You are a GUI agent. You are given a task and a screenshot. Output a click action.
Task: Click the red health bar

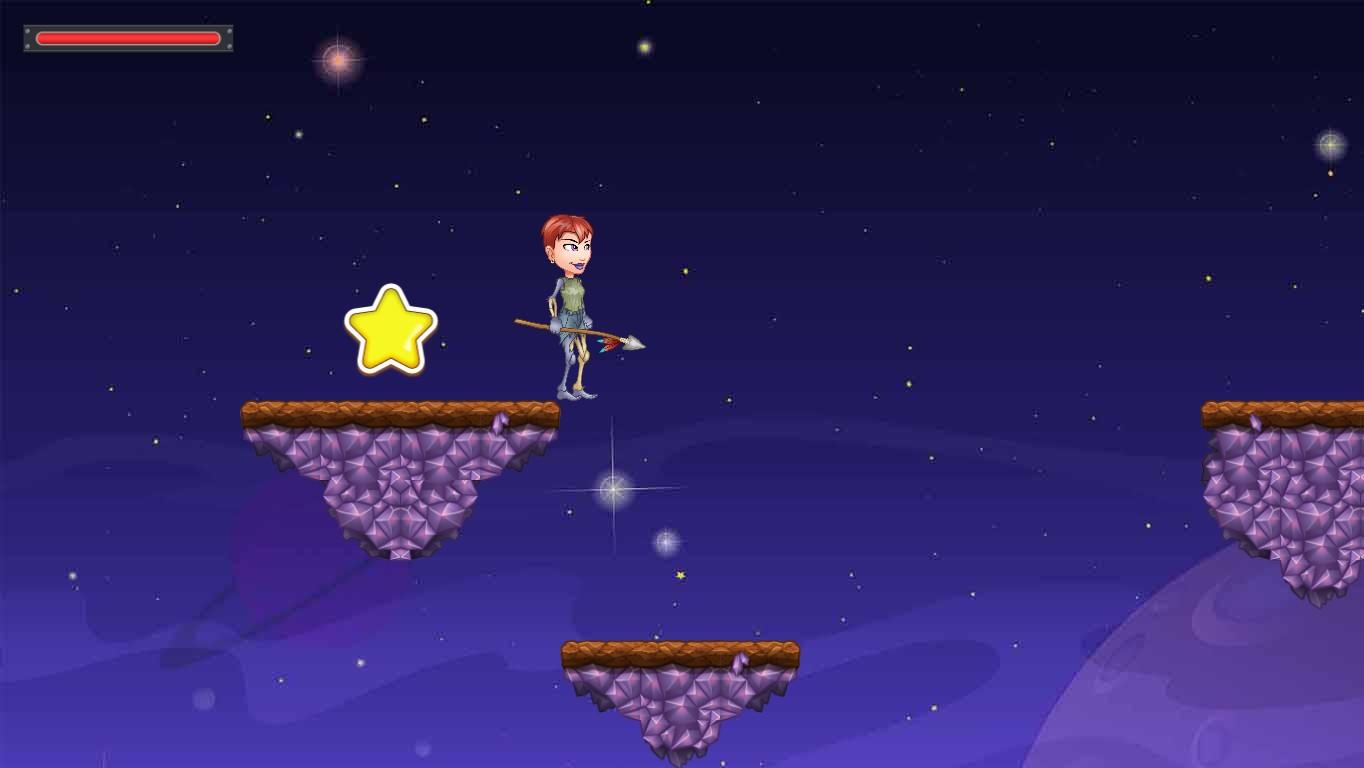coord(128,37)
